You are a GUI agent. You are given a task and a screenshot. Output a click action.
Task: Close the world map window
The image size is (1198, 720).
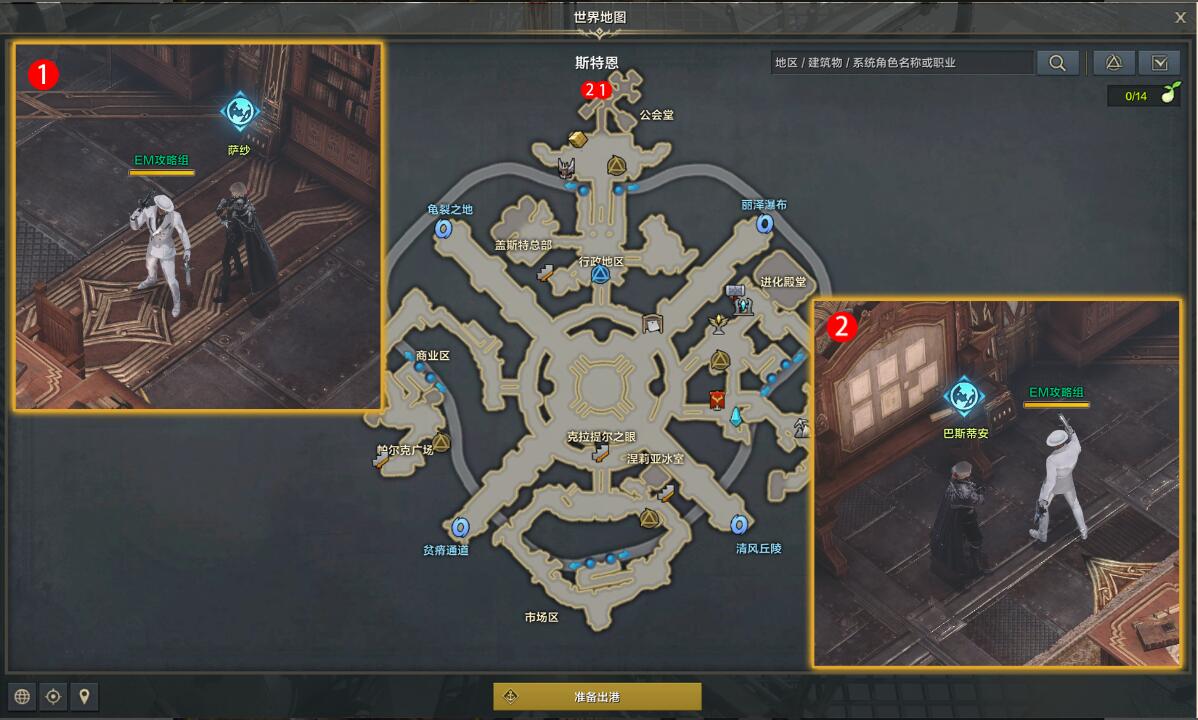[x=1181, y=17]
